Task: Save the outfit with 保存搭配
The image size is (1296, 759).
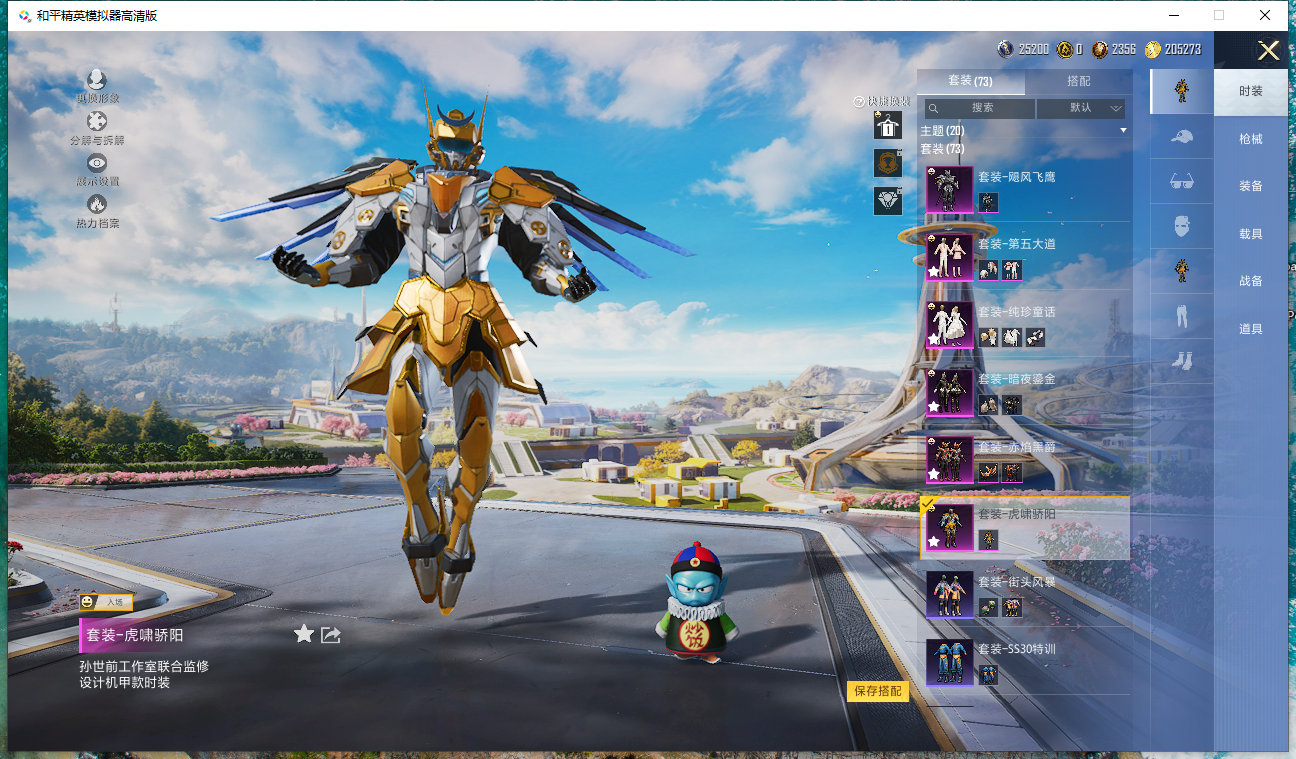Action: pos(878,691)
